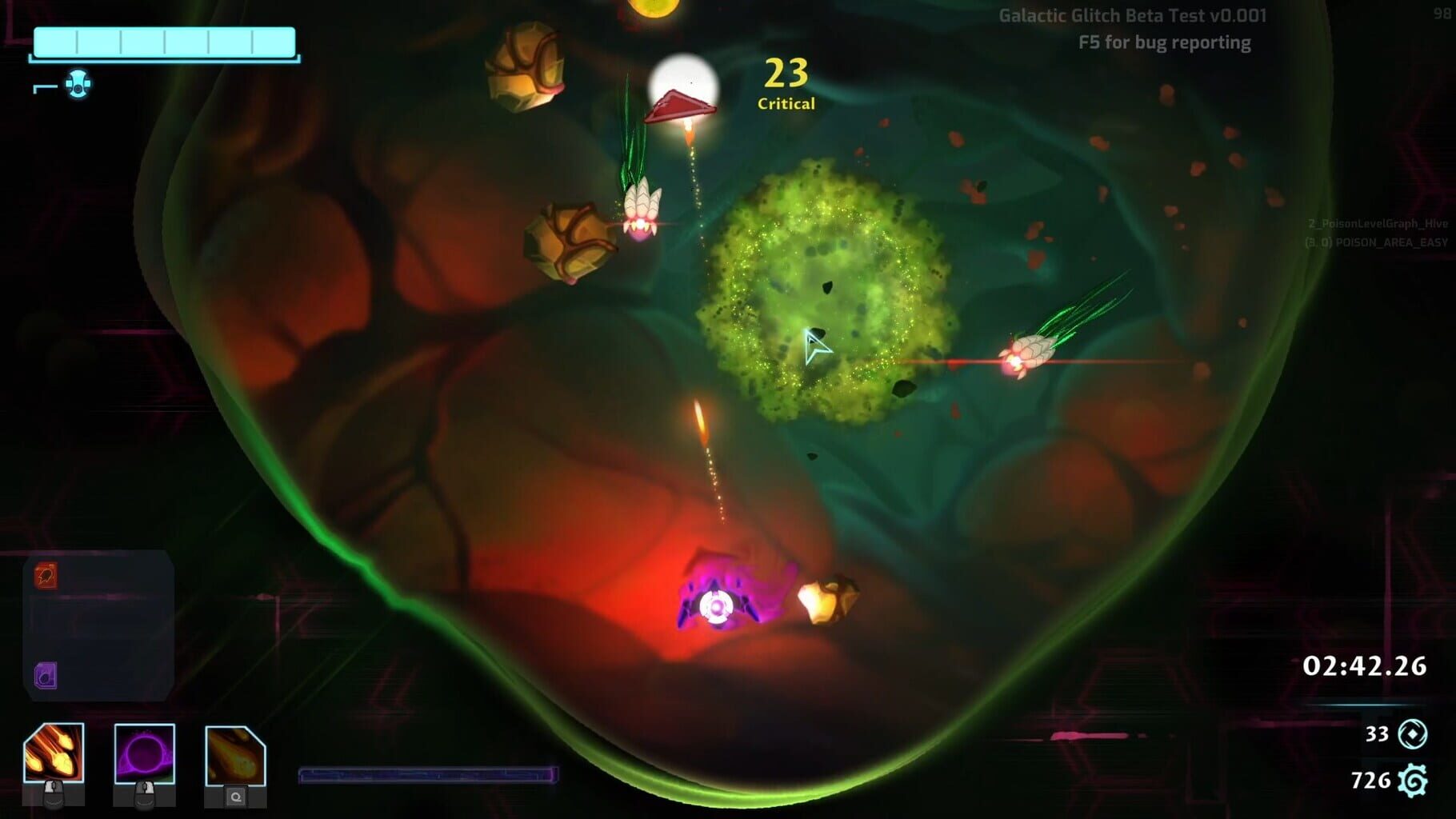Trigger the boost dash ability icon
Image resolution: width=1456 pixels, height=819 pixels.
pos(235,756)
